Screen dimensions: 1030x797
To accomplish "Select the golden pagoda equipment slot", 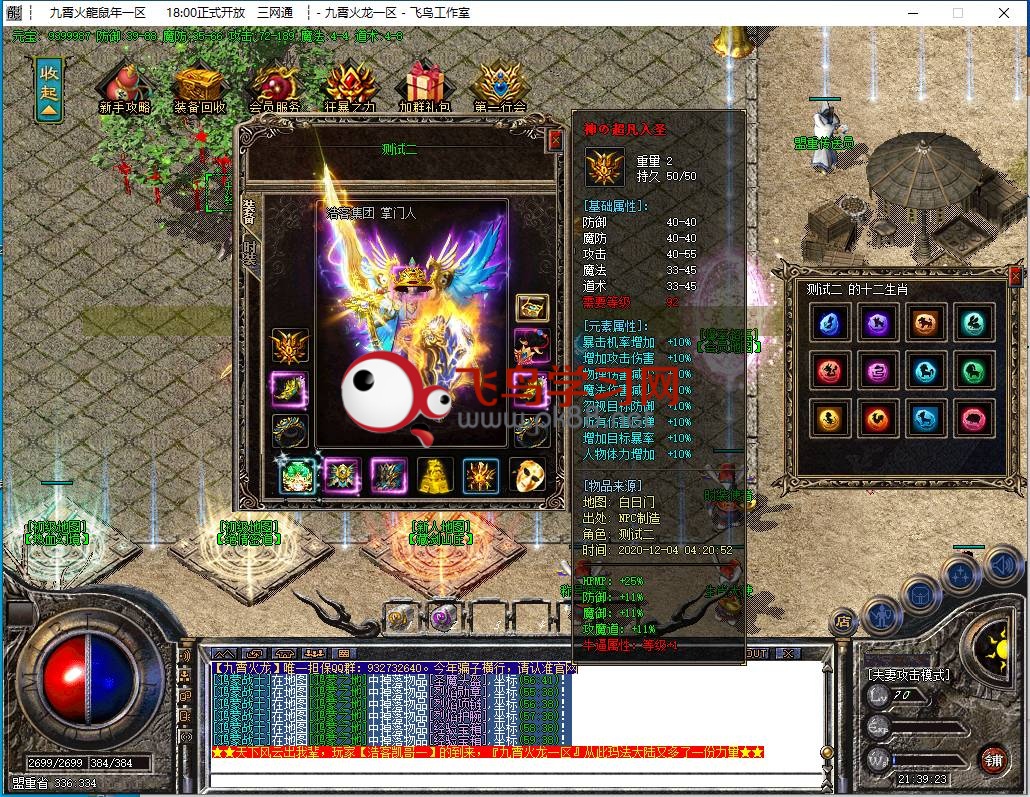I will [x=435, y=476].
